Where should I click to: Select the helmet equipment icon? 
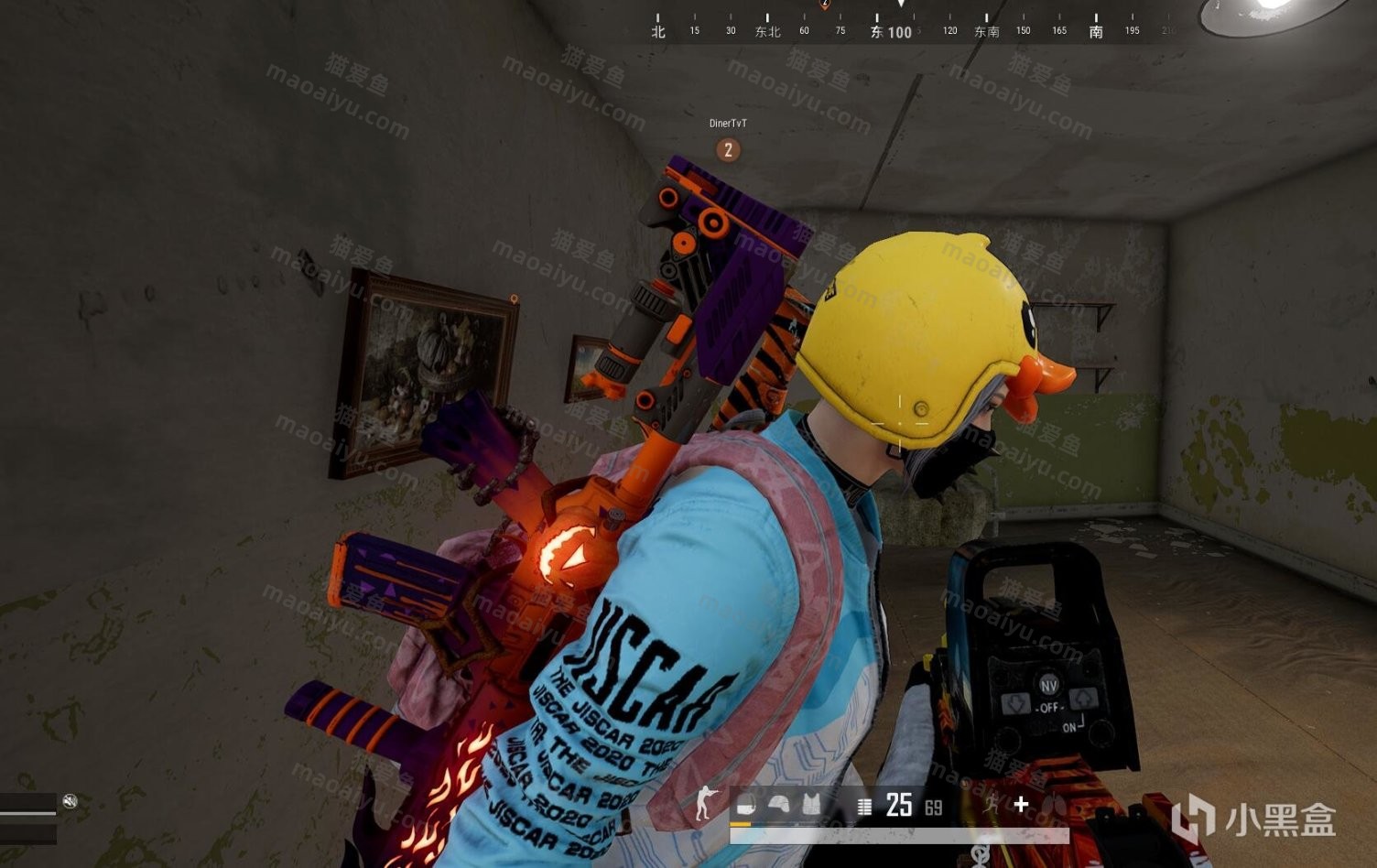click(781, 804)
